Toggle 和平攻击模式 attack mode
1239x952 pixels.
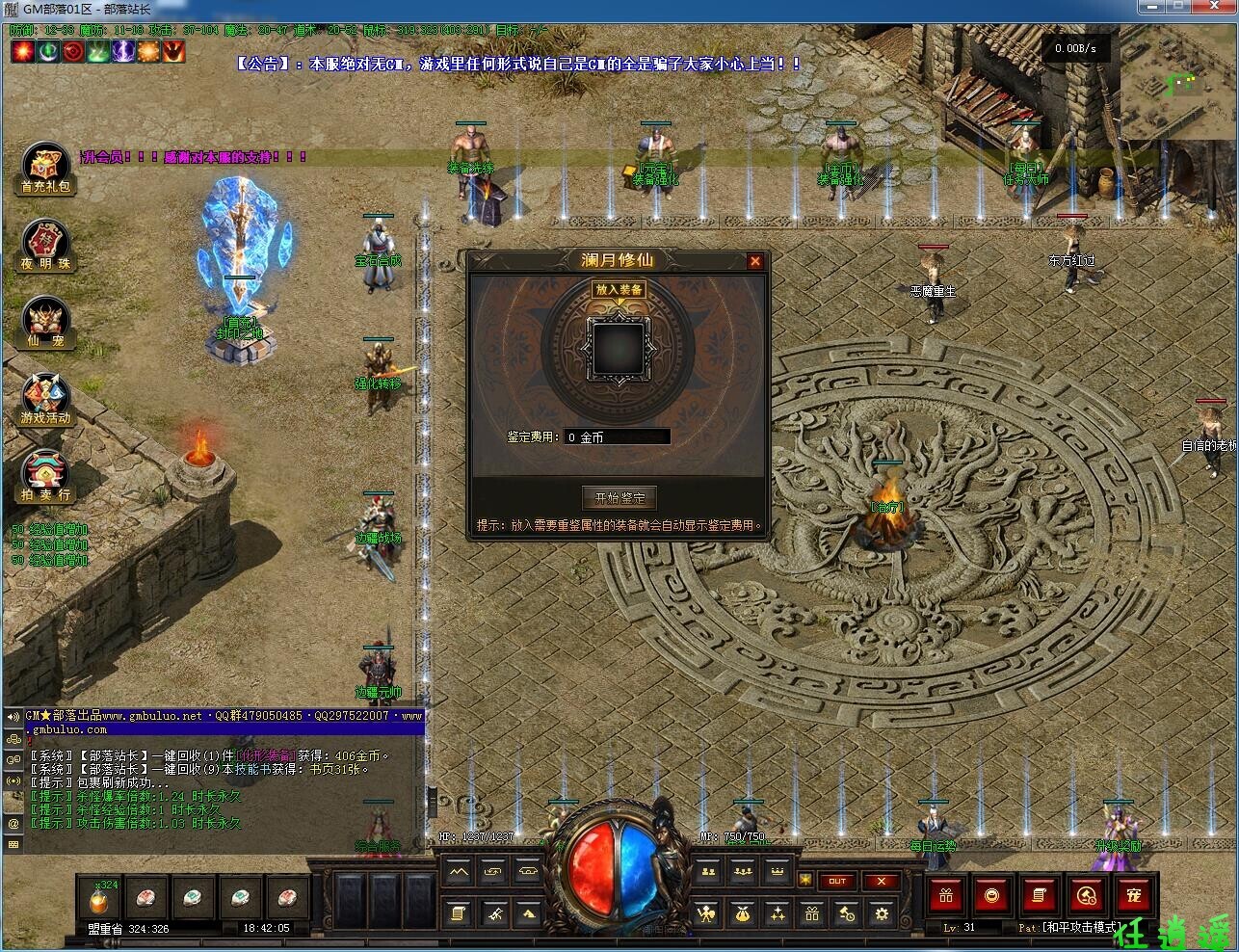pos(1081,926)
